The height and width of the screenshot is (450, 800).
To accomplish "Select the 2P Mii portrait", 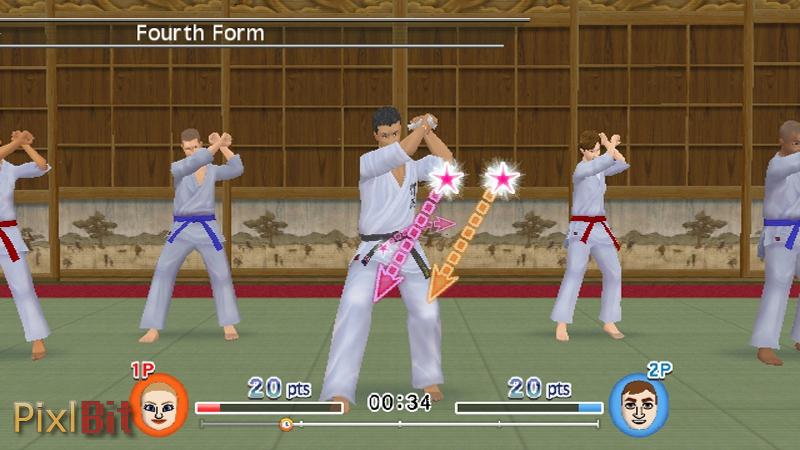I will 639,405.
